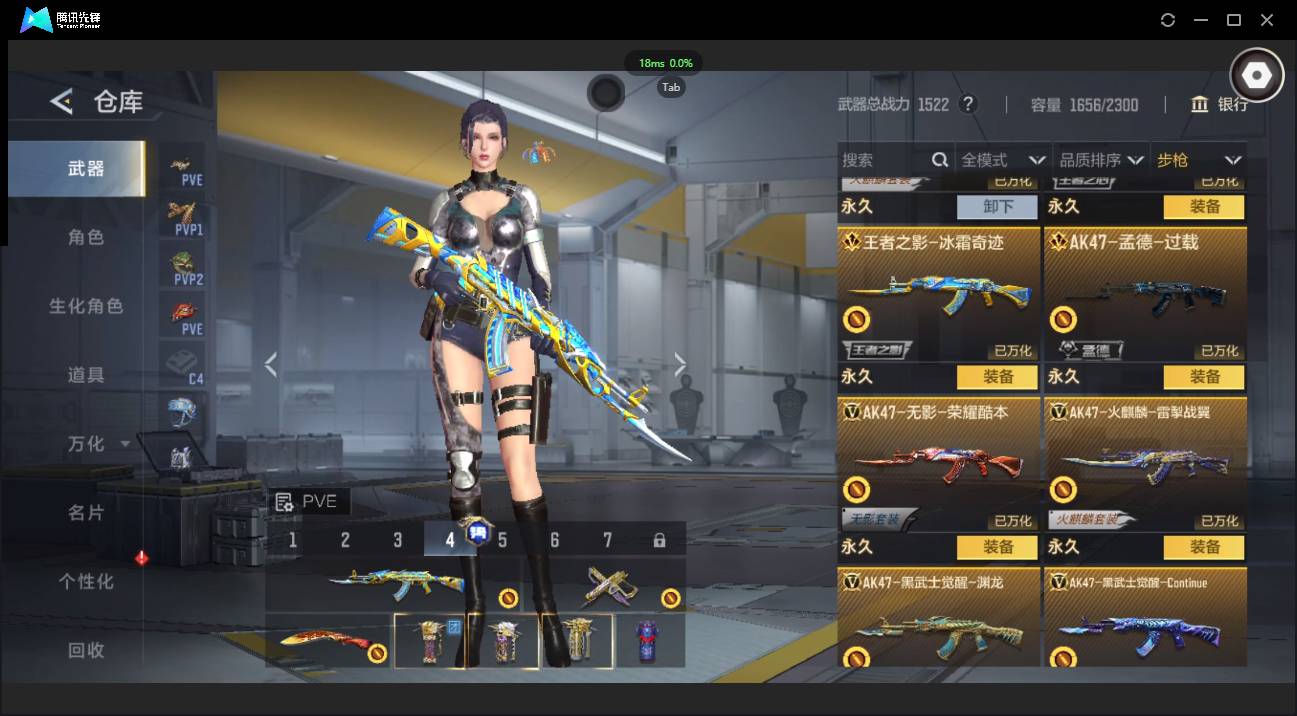Open the 步枪 weapon type dropdown
The width and height of the screenshot is (1297, 716).
click(x=1198, y=160)
